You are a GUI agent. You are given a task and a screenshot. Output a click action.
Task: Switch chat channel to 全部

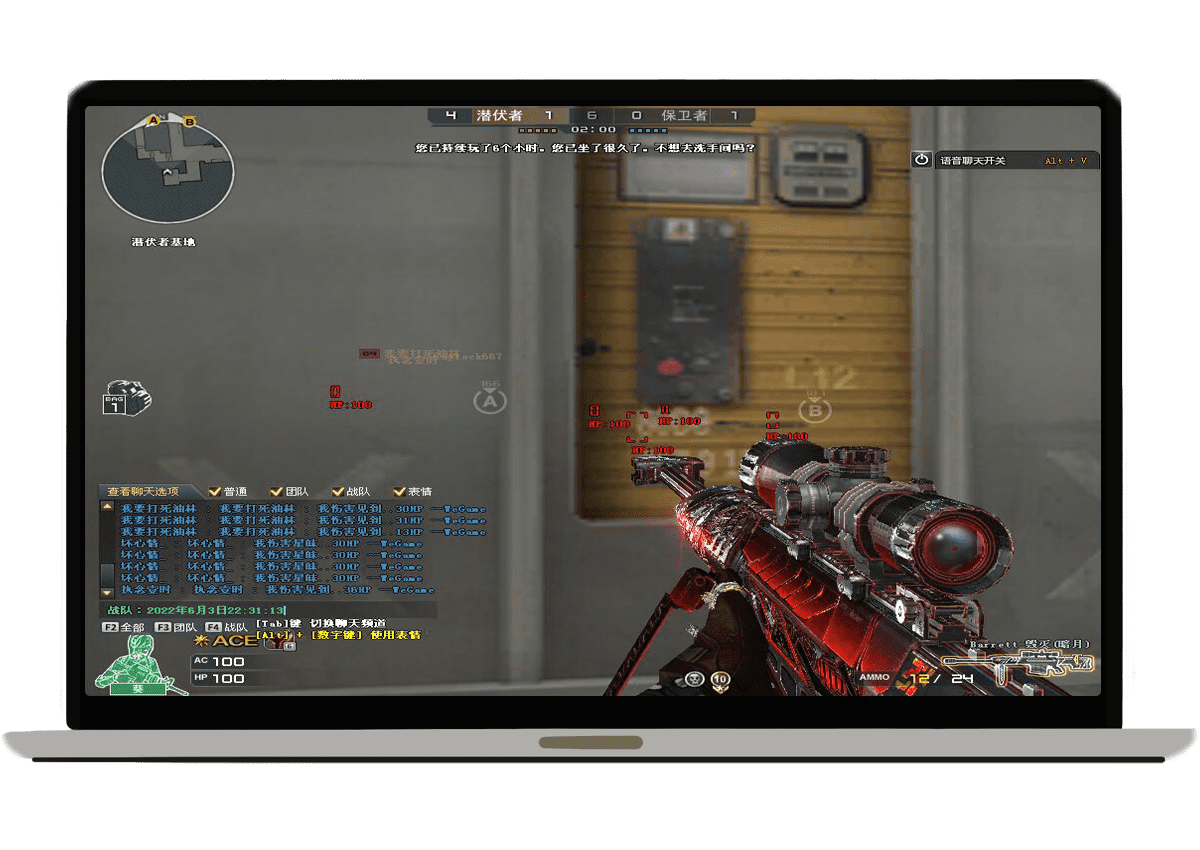click(x=123, y=627)
